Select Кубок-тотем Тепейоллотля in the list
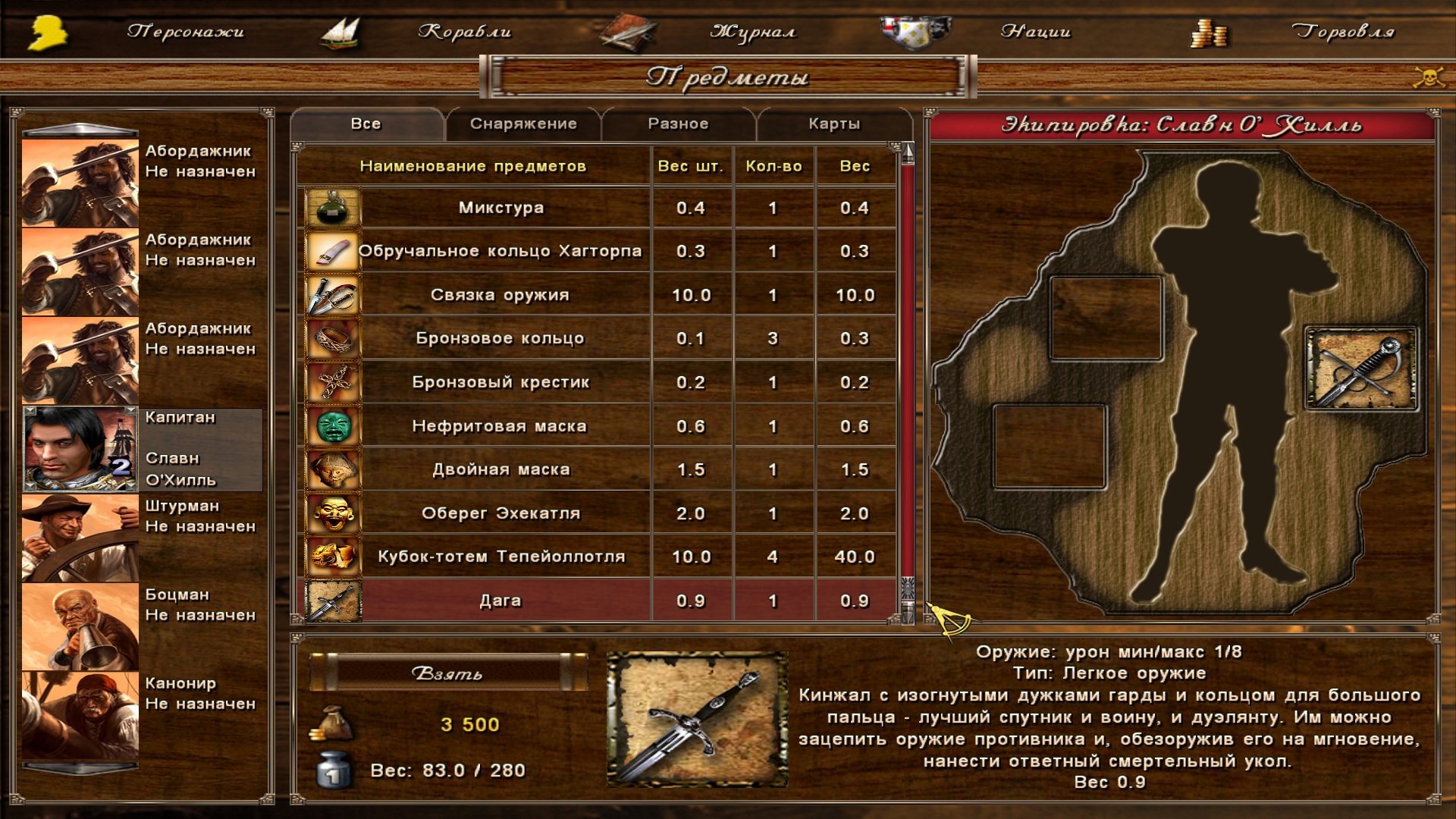Screen dimensions: 1456x819 500,557
